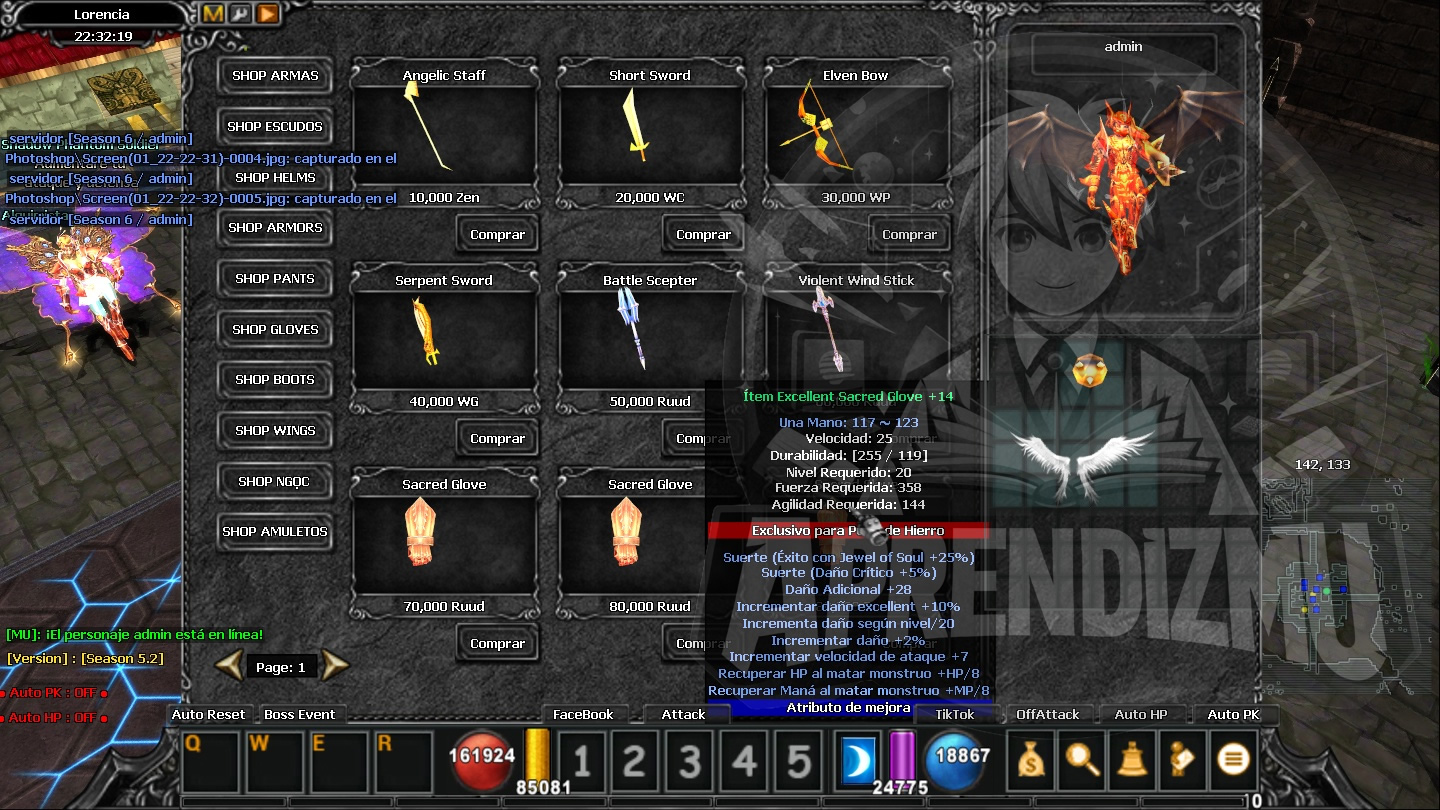This screenshot has width=1440, height=810.
Task: Click the right page navigation arrow
Action: point(335,666)
